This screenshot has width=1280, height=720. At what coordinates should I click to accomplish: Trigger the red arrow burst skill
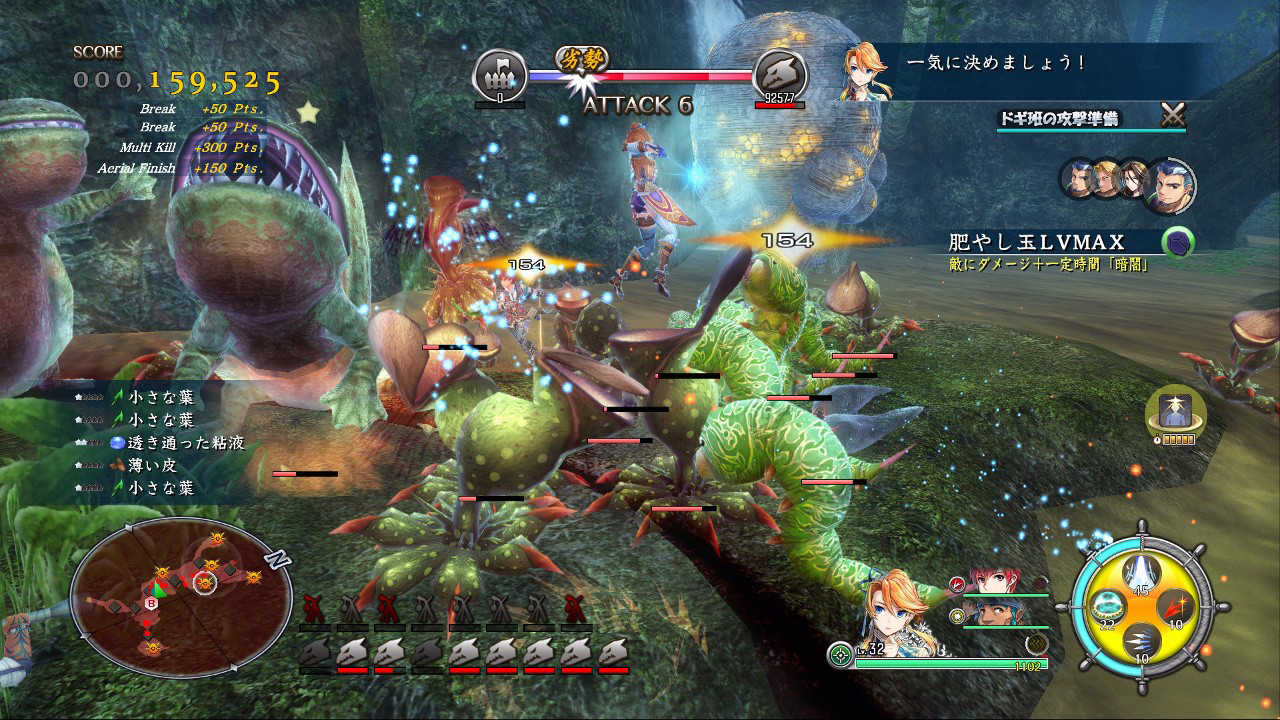pos(1176,607)
